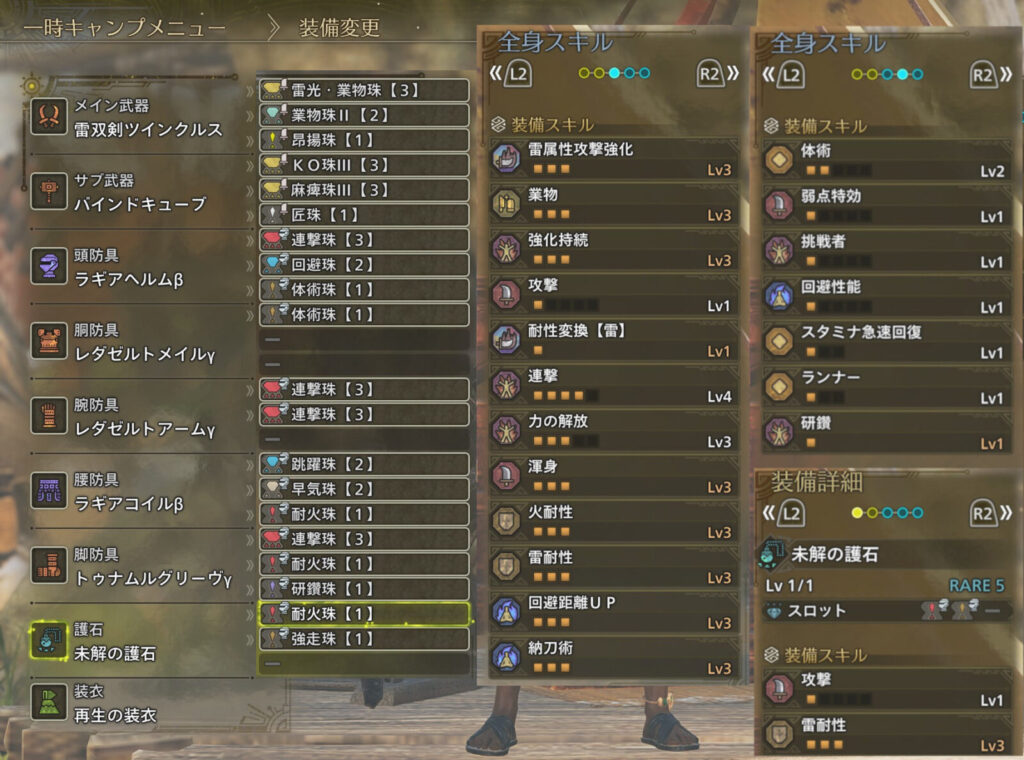Screen dimensions: 1024x760
Task: Click the 雷光・業物珠【3】 decoration slot
Action: 364,90
